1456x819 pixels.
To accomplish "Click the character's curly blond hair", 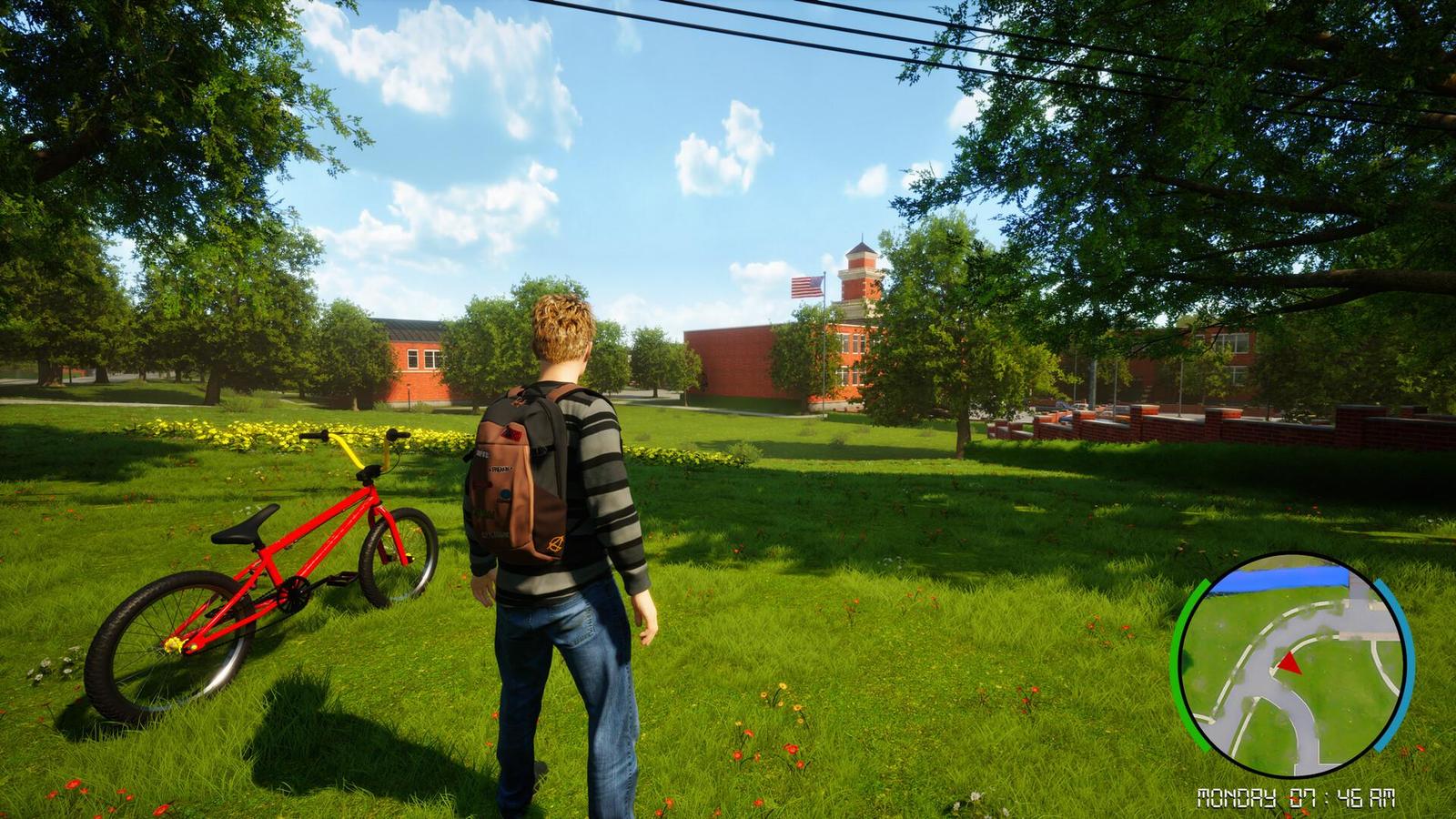I will click(x=562, y=328).
